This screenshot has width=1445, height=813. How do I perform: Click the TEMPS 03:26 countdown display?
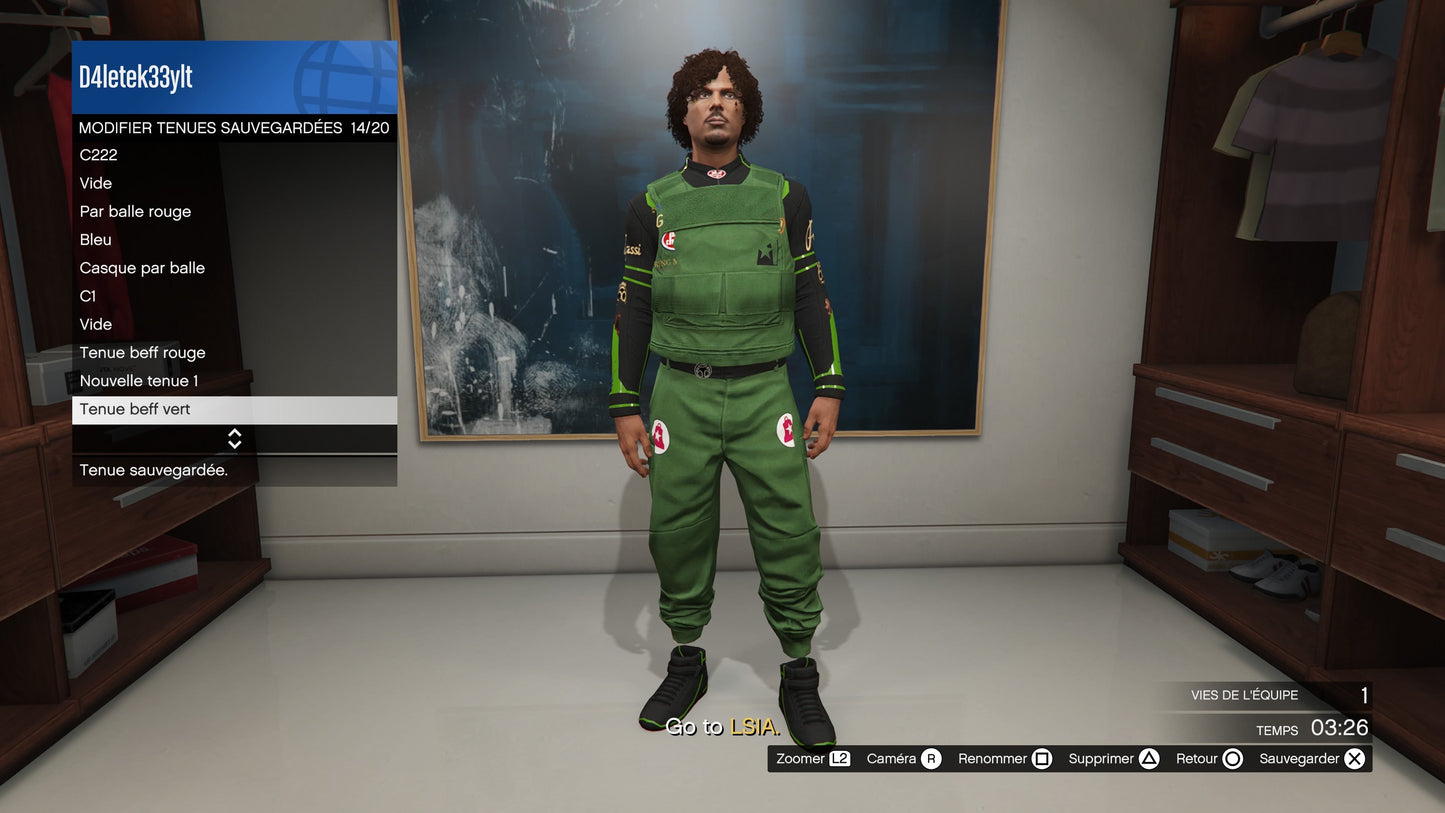1312,729
